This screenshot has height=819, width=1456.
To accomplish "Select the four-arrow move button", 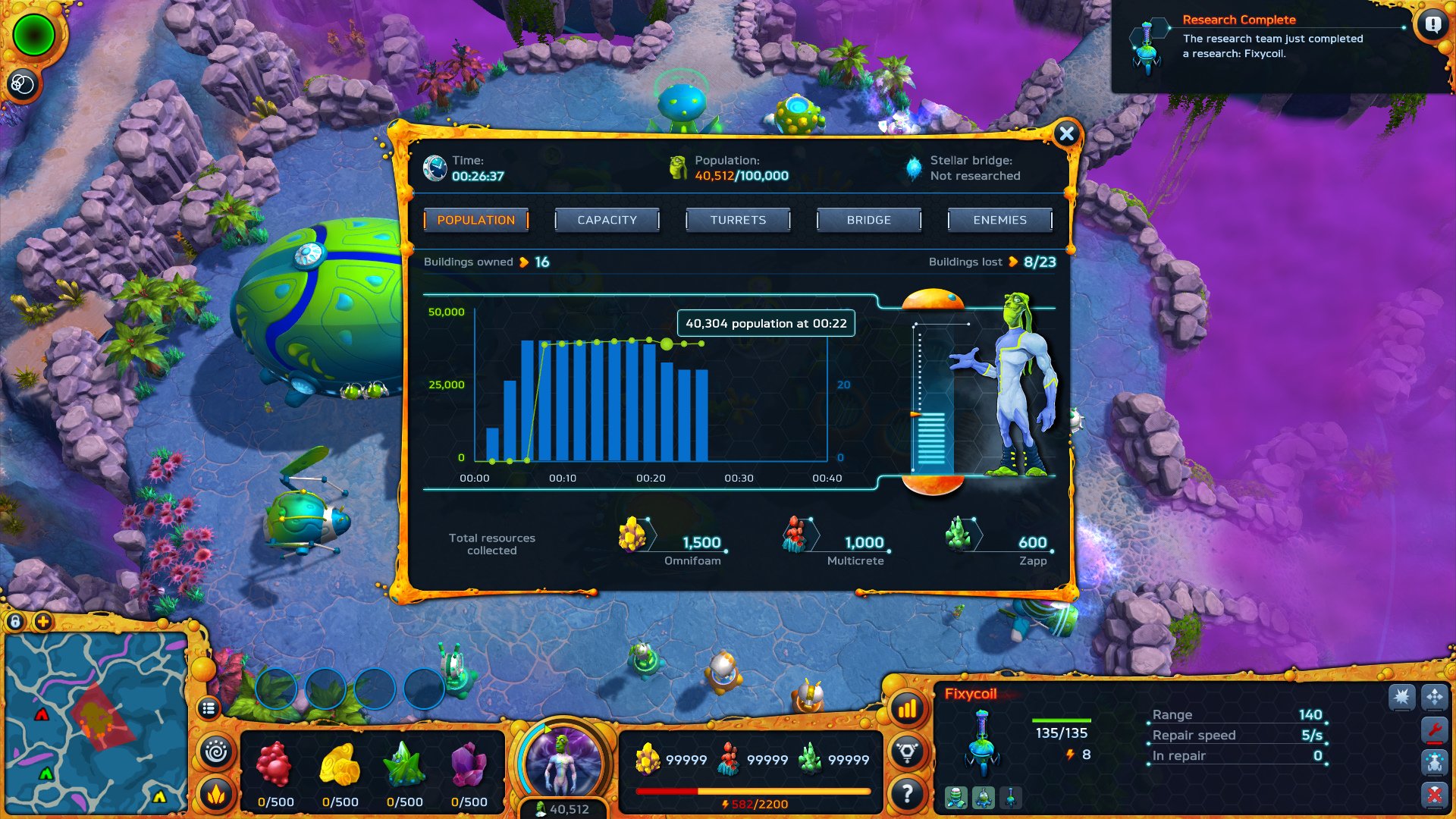I will point(1434,696).
